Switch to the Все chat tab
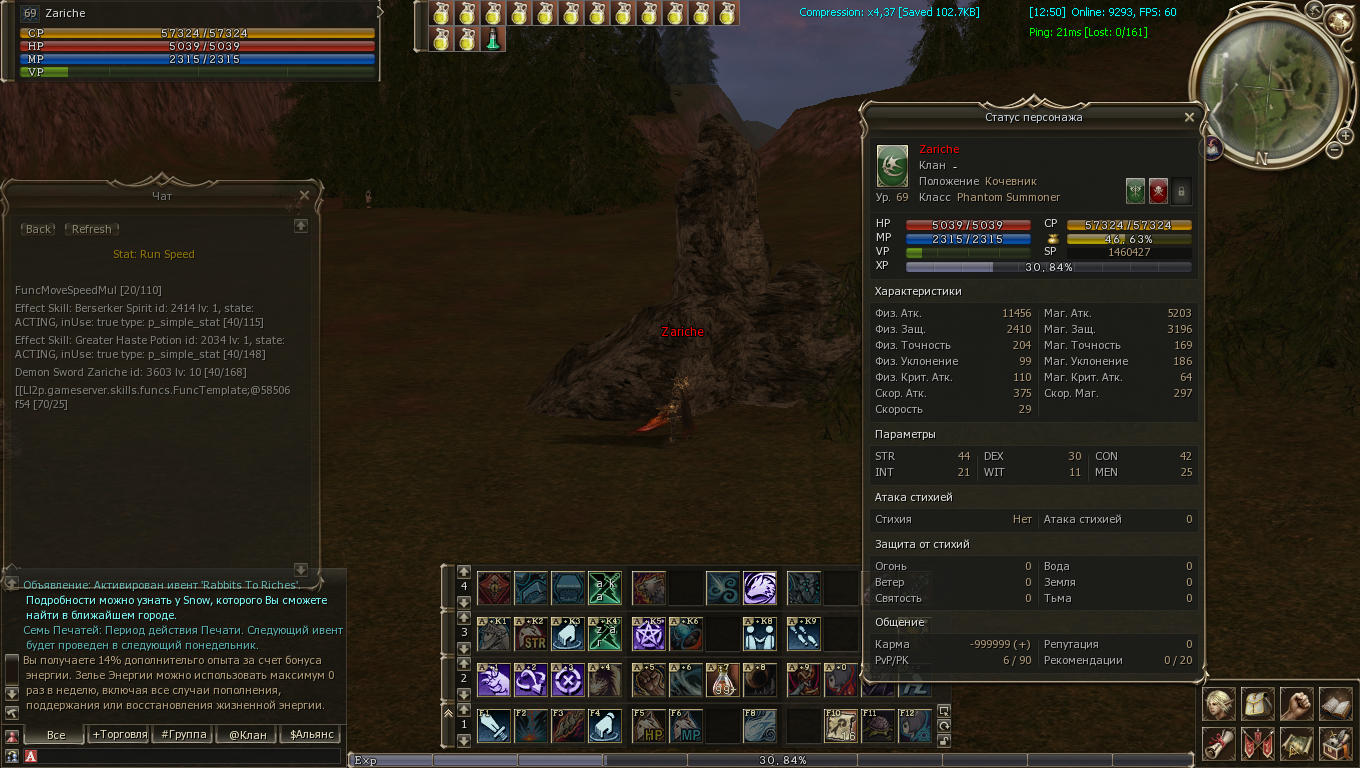Image resolution: width=1360 pixels, height=768 pixels. [56, 734]
